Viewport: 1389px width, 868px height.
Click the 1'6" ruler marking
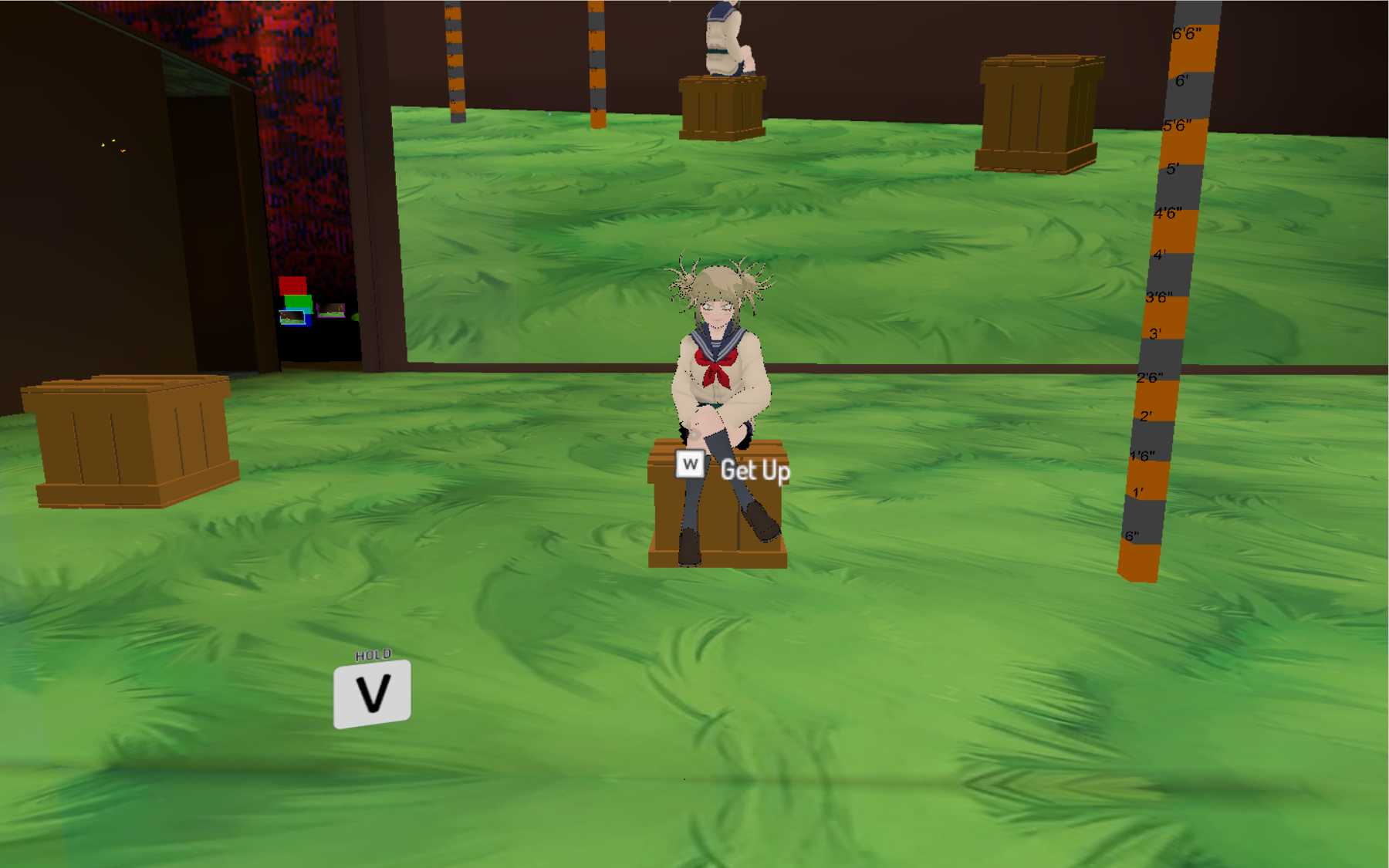point(1142,454)
